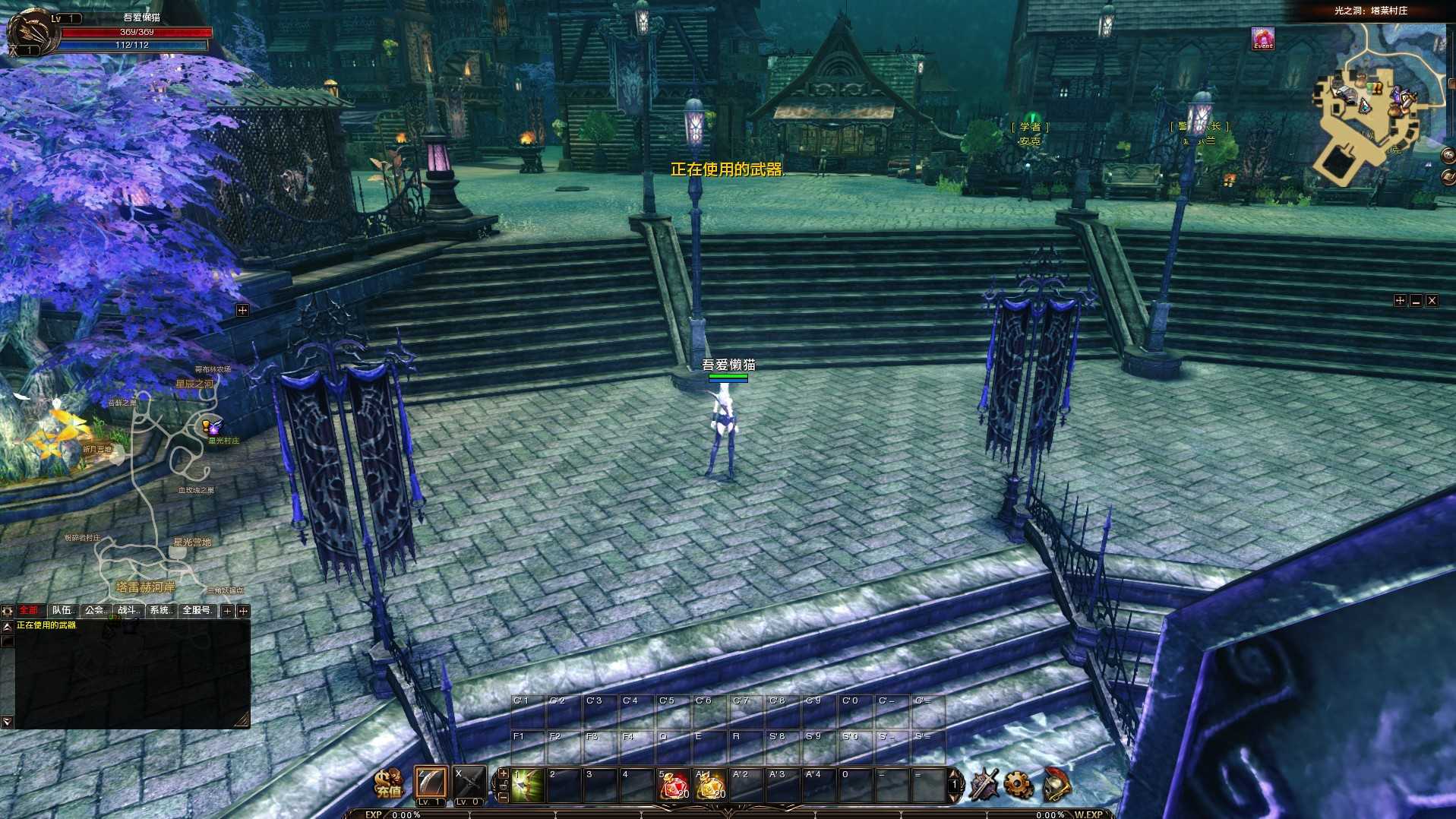Image resolution: width=1456 pixels, height=819 pixels.
Task: Select the bow weapon slot Z
Action: 431,783
